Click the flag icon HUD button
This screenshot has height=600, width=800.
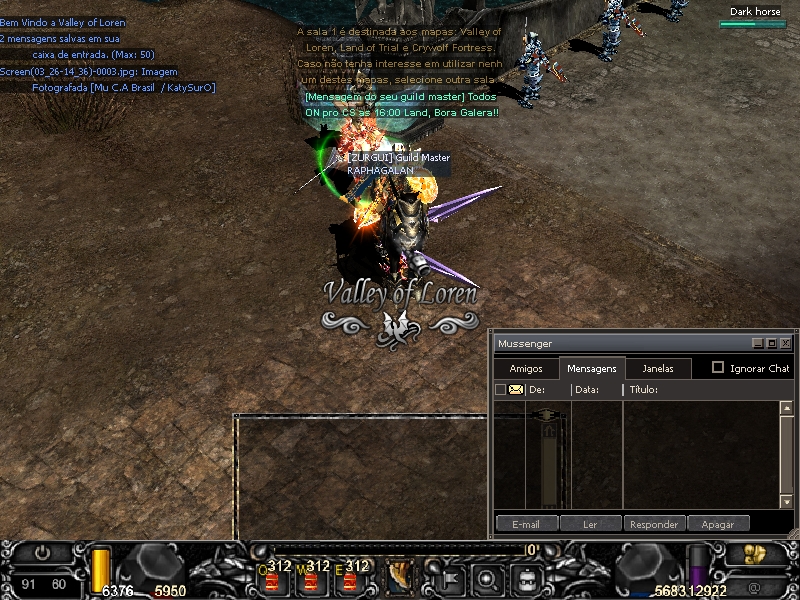447,577
